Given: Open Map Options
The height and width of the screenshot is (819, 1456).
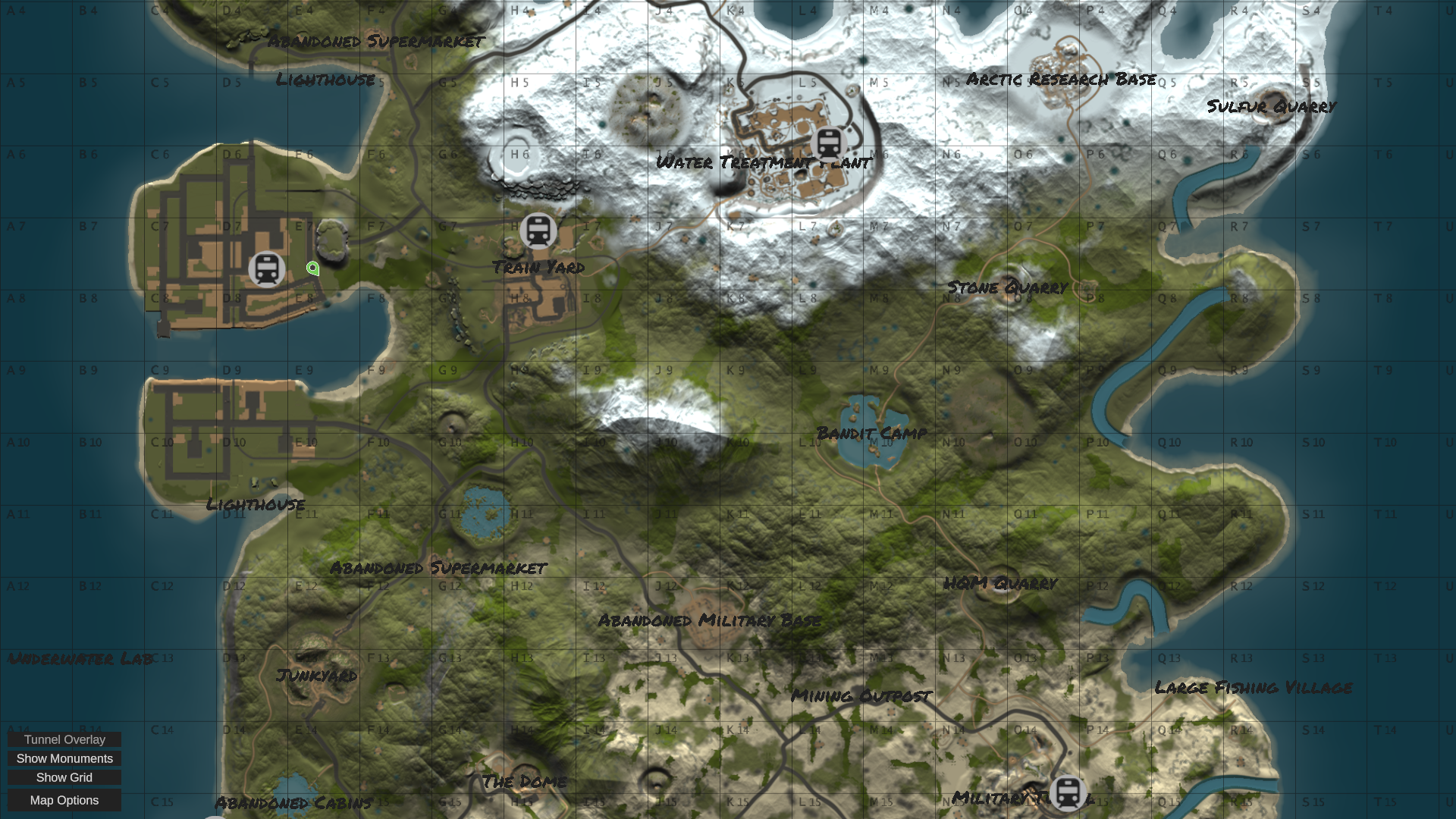Looking at the screenshot, I should point(64,800).
